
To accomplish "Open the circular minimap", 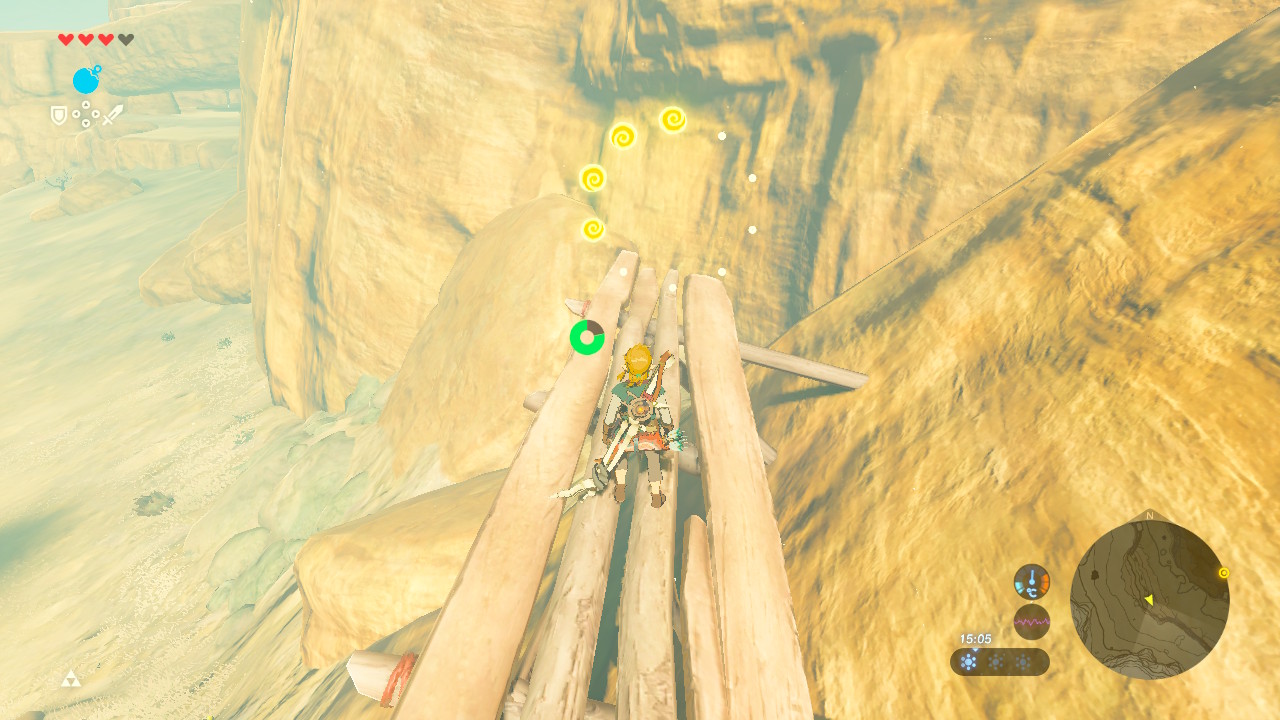I will (x=1149, y=600).
